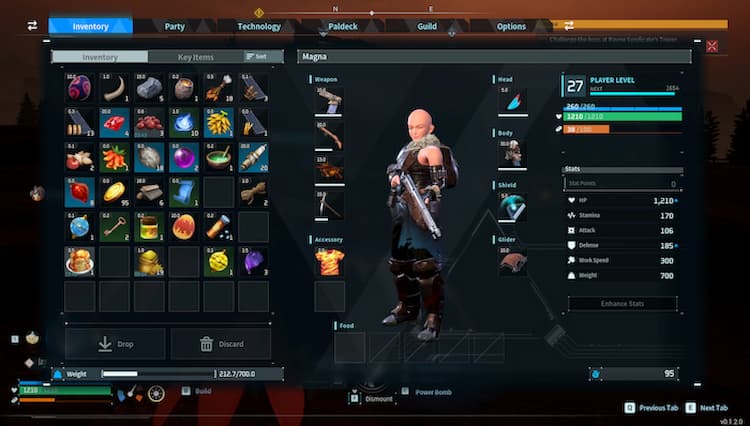The image size is (750, 426).
Task: Pick the pancake food item
Action: click(79, 262)
